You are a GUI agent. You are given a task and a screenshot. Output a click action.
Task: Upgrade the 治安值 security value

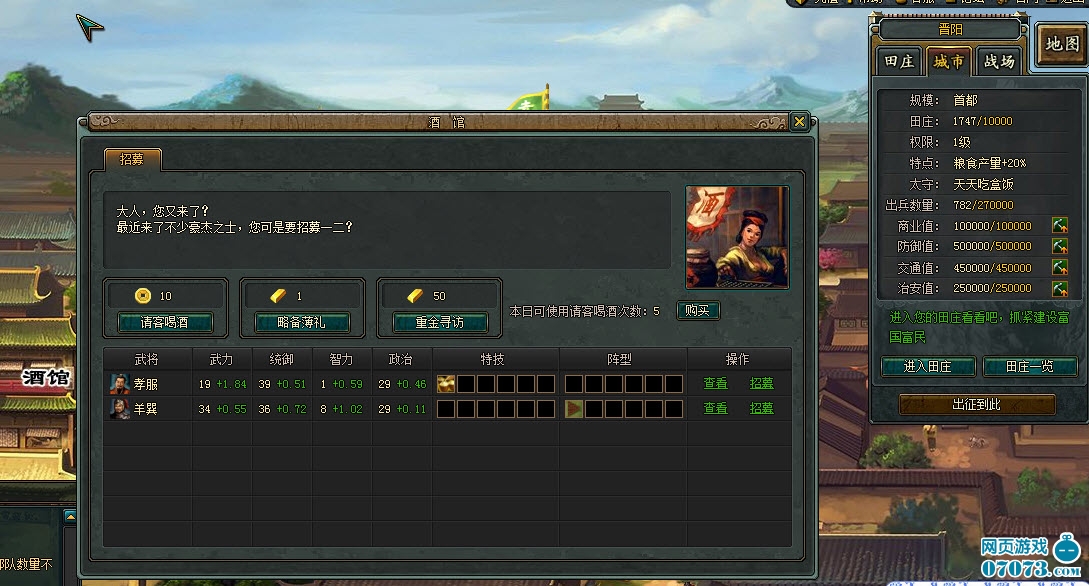[x=1059, y=288]
